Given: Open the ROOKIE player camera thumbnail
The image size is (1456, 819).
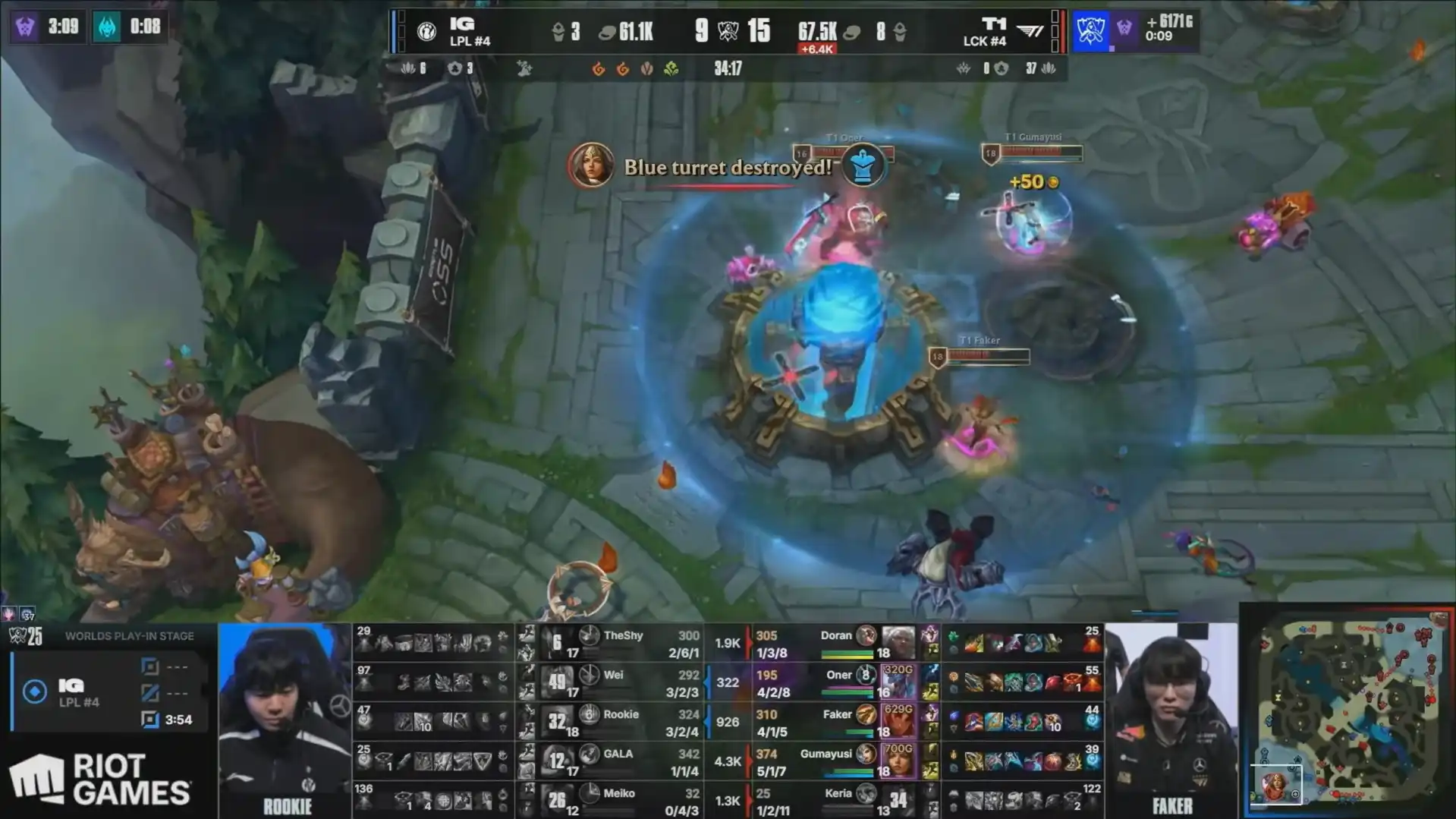Looking at the screenshot, I should [285, 713].
